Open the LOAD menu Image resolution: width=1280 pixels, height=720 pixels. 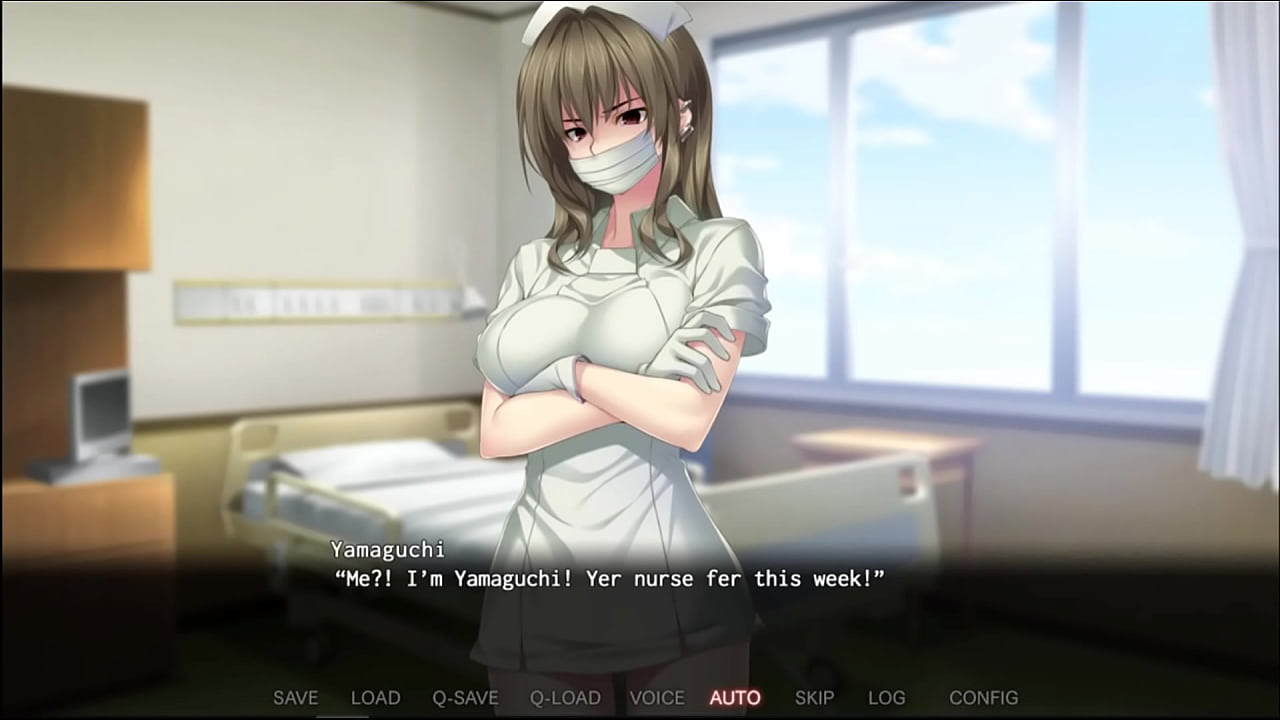(x=375, y=698)
